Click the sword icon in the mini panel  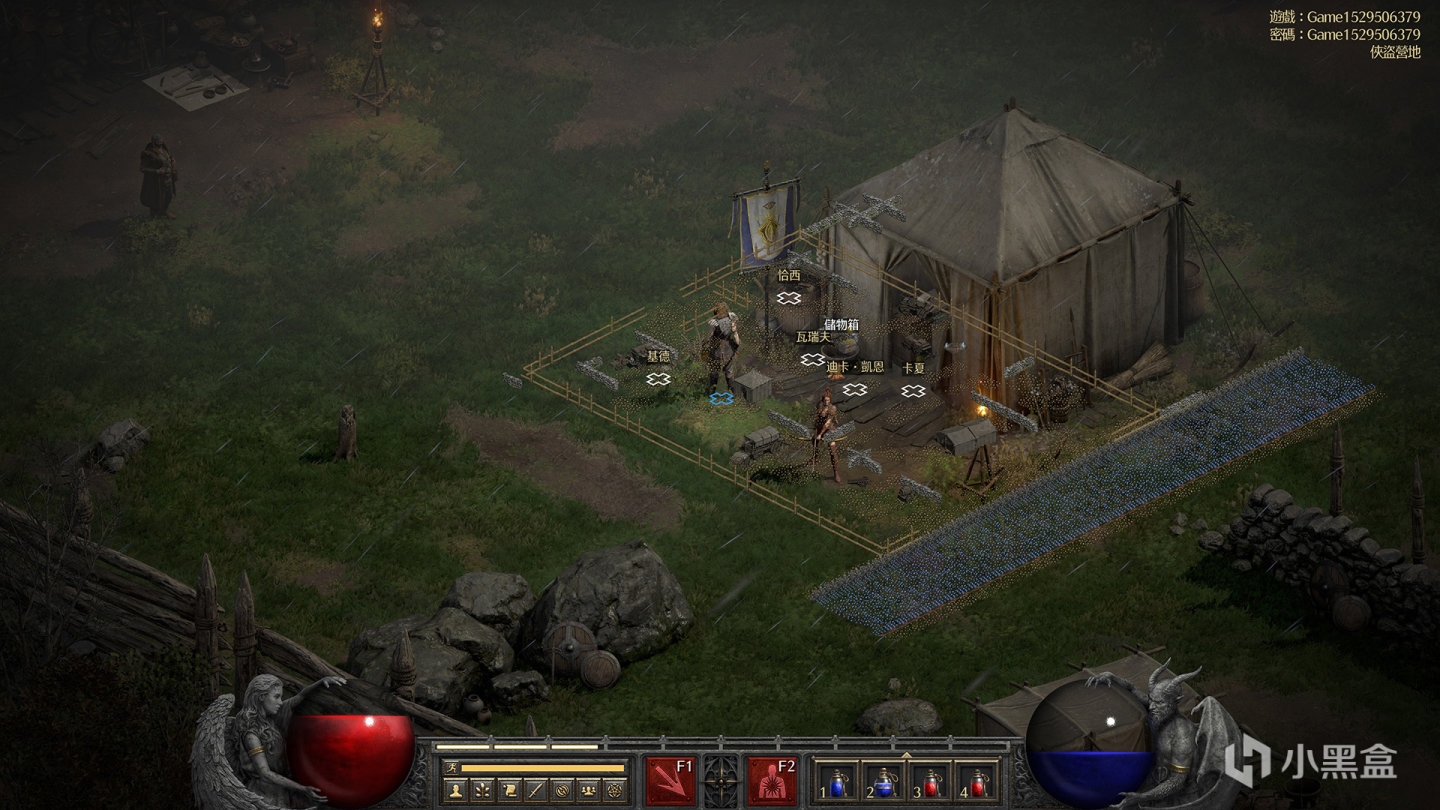pyautogui.click(x=536, y=789)
